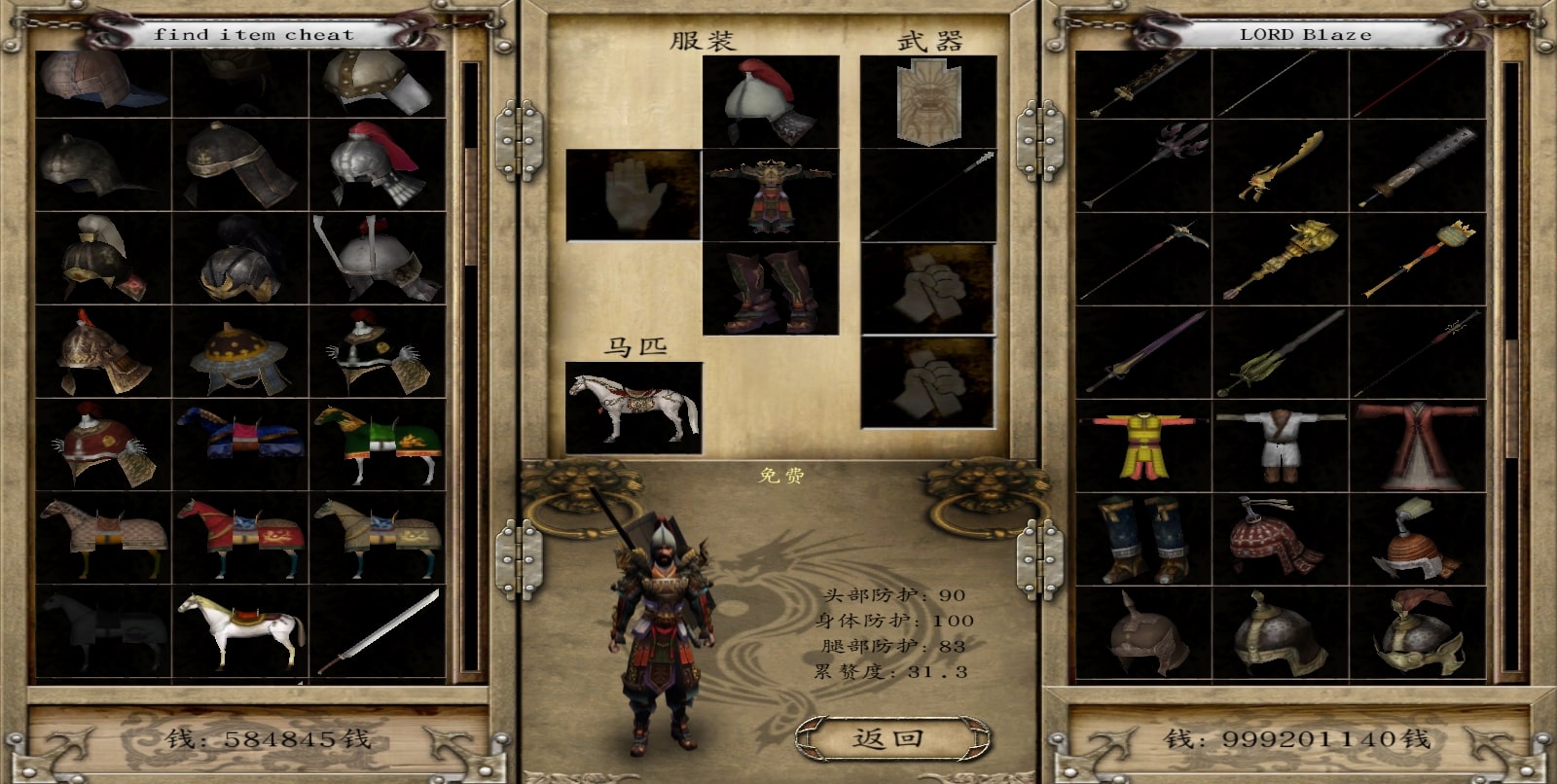Select the equipped red-plumed helmet slot
The image size is (1557, 784).
pos(771,101)
